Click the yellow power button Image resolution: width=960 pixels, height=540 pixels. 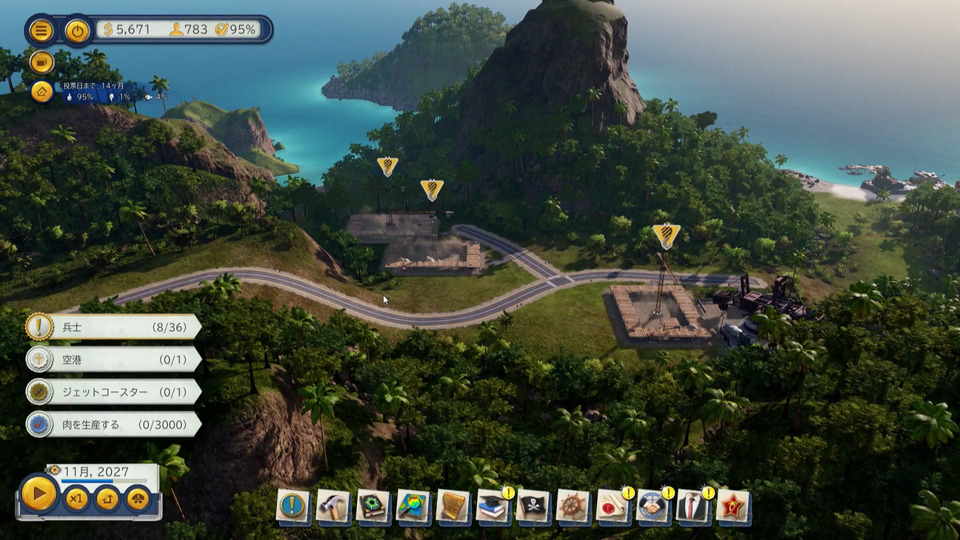(x=77, y=30)
